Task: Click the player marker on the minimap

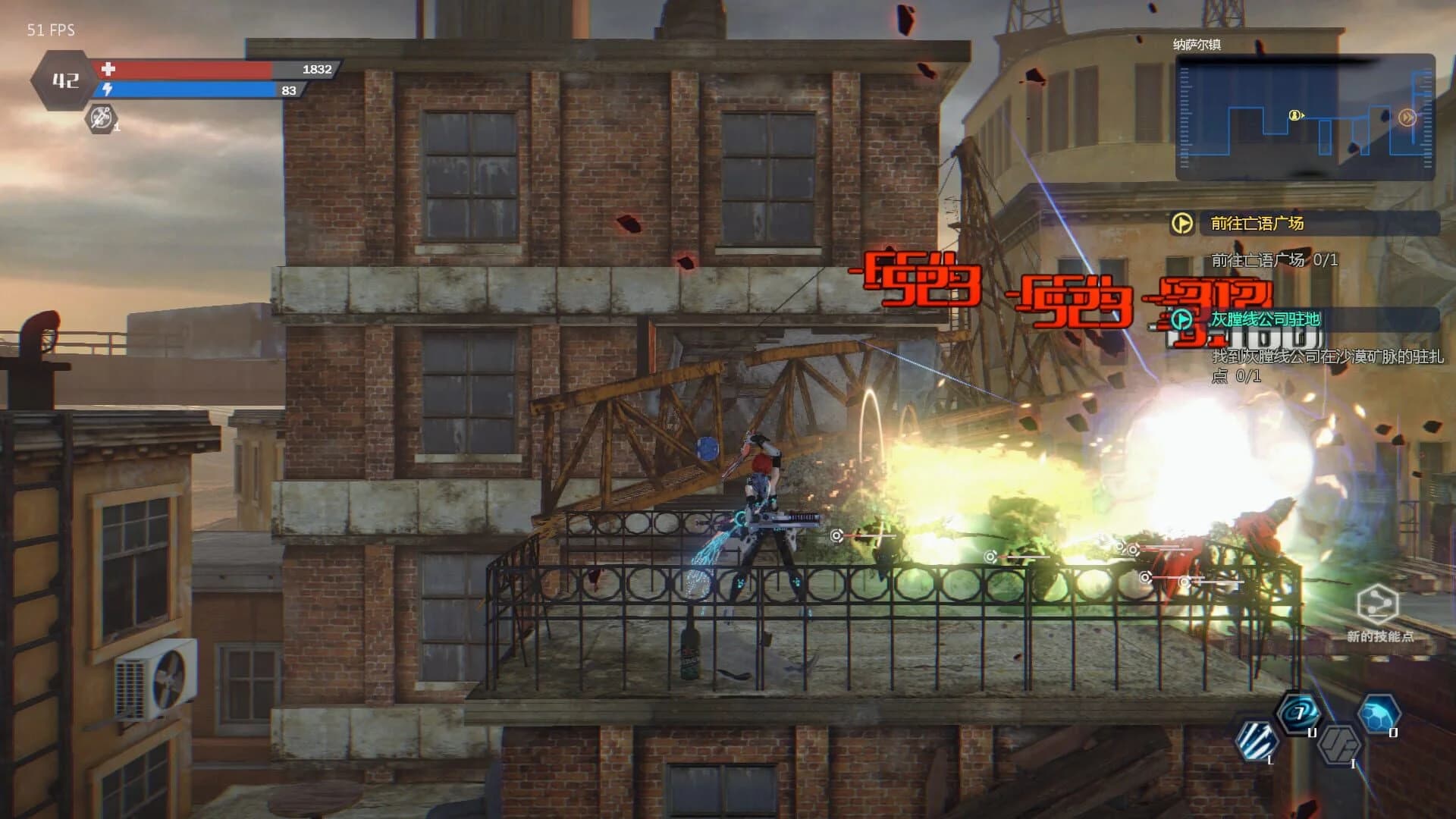Action: 1294,116
